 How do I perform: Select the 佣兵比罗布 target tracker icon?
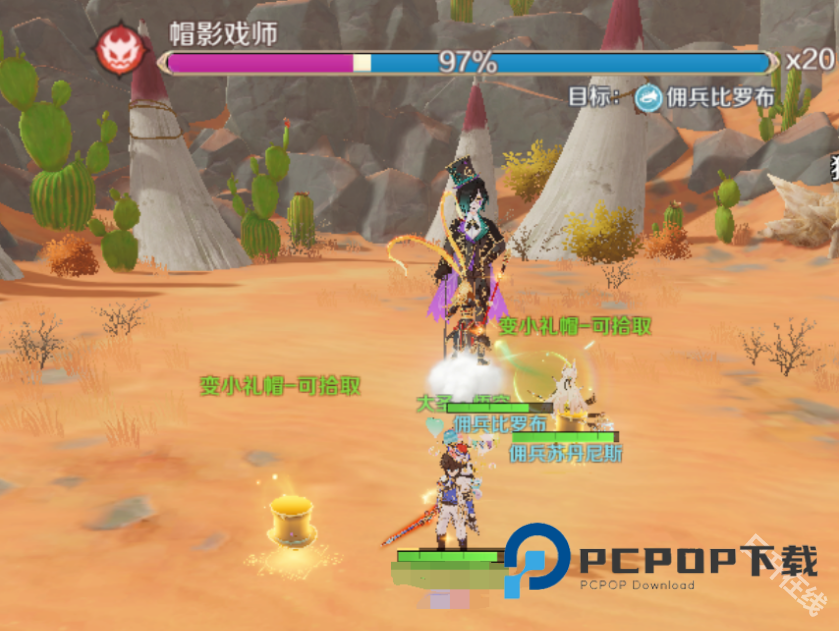pos(649,96)
